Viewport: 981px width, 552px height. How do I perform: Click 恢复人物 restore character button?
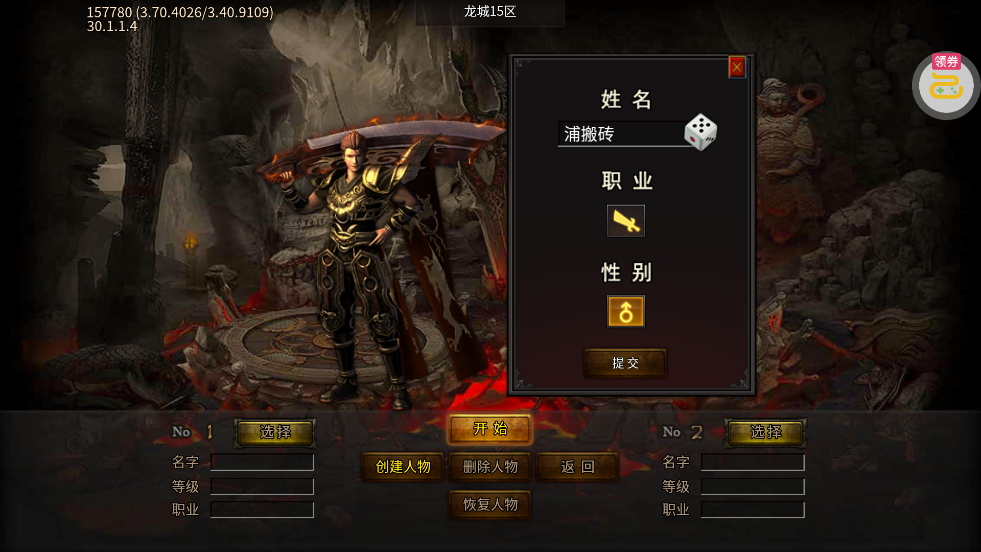(490, 505)
